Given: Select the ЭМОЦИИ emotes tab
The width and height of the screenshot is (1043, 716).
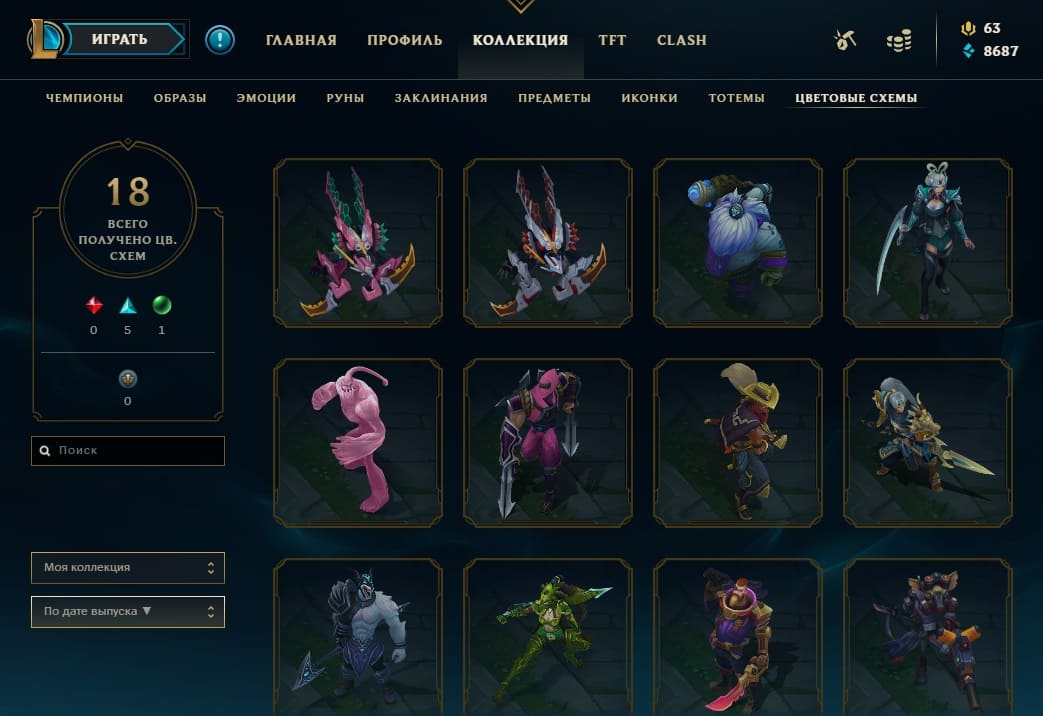Looking at the screenshot, I should [266, 98].
